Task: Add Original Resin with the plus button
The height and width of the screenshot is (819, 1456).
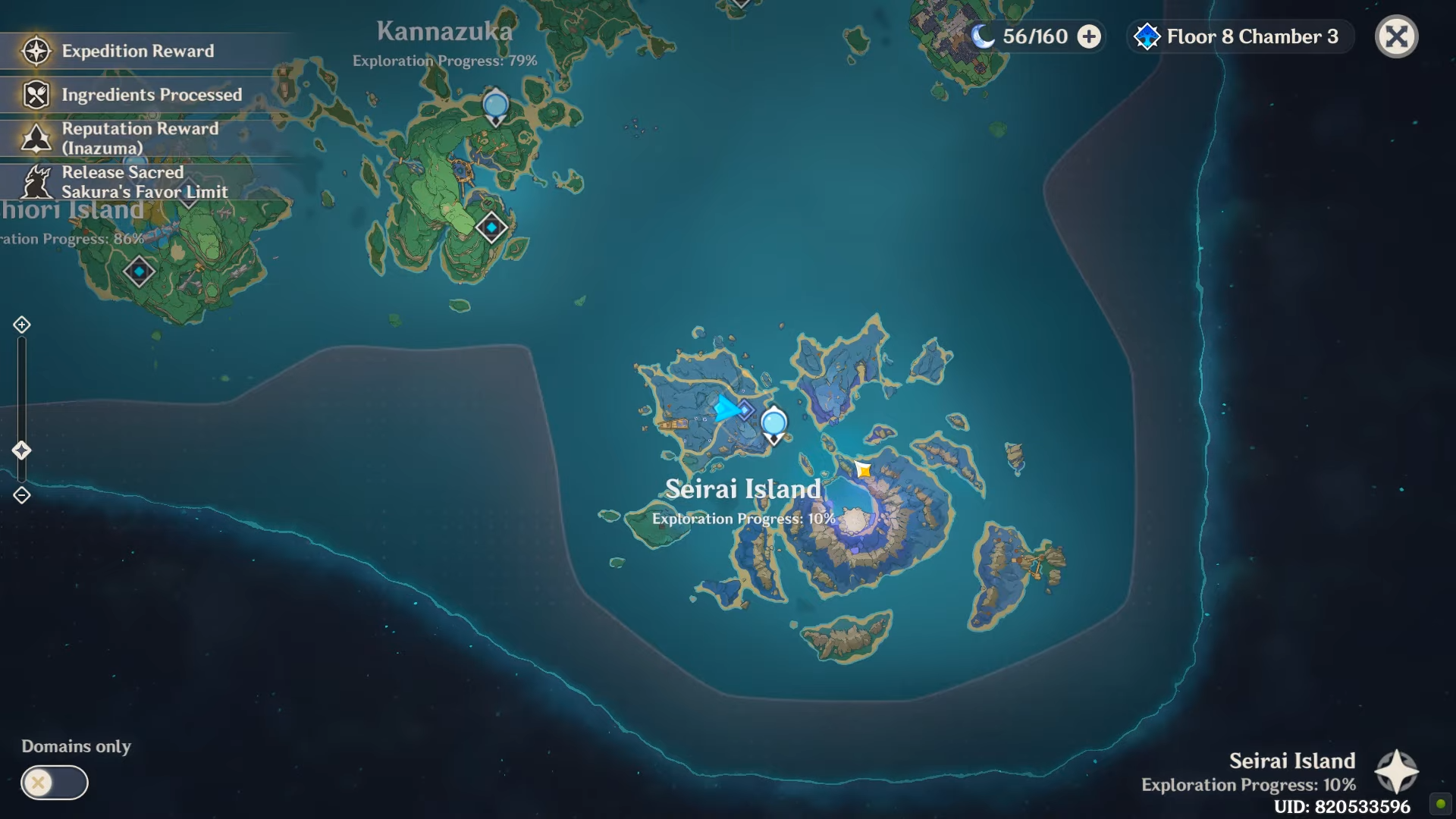Action: point(1089,36)
